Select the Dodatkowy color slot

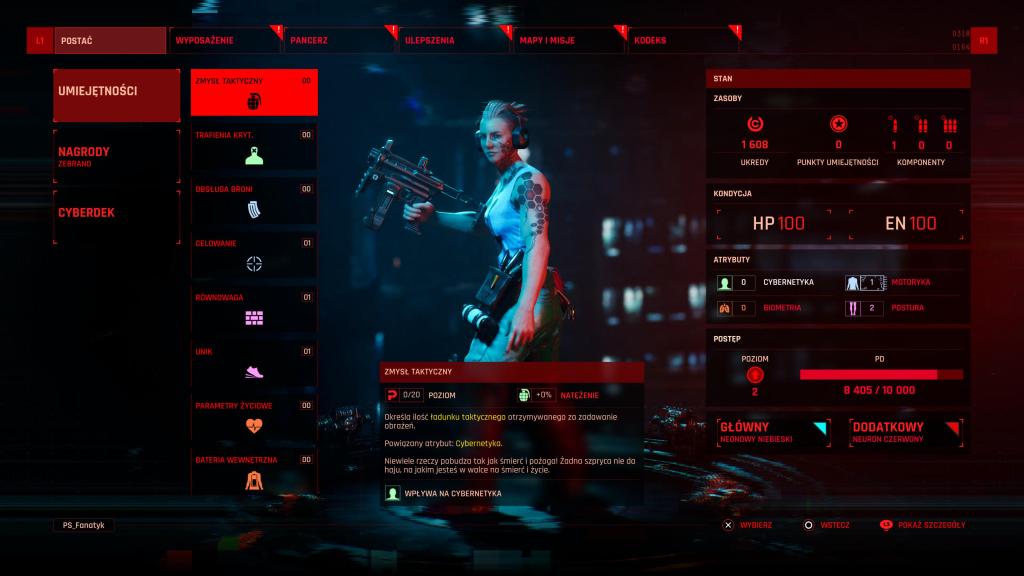coord(904,431)
